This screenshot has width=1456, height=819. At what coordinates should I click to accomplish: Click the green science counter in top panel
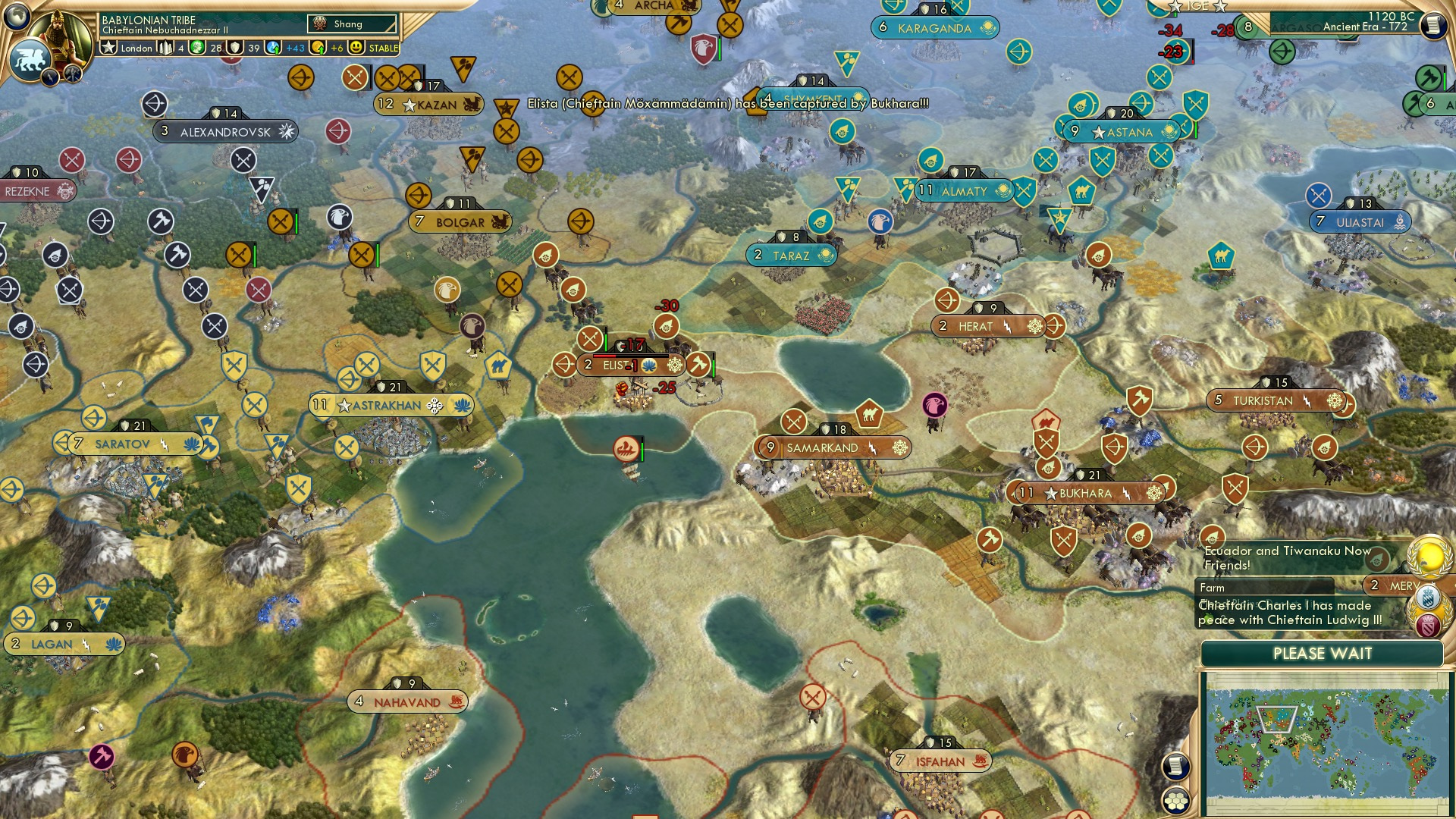coord(196,47)
